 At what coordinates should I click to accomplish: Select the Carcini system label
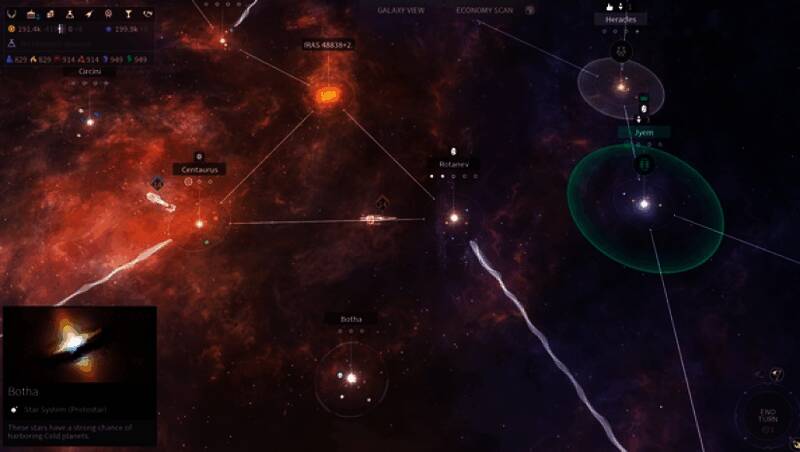tap(90, 71)
